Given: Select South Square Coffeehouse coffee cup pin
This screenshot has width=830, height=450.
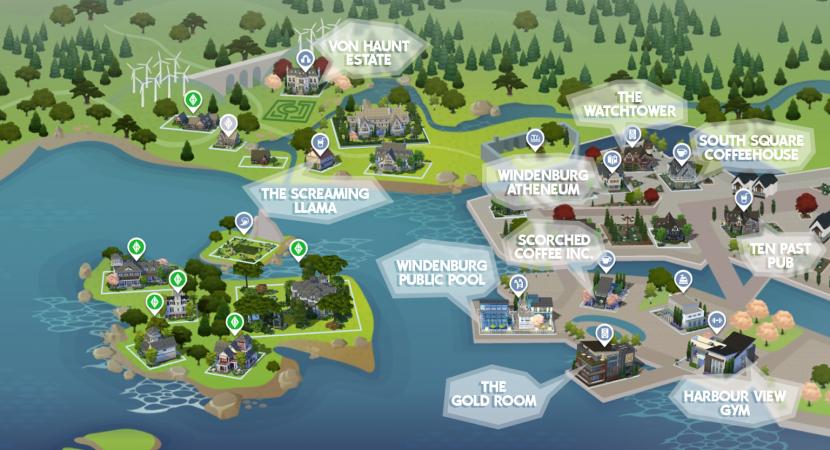Looking at the screenshot, I should click(x=681, y=152).
